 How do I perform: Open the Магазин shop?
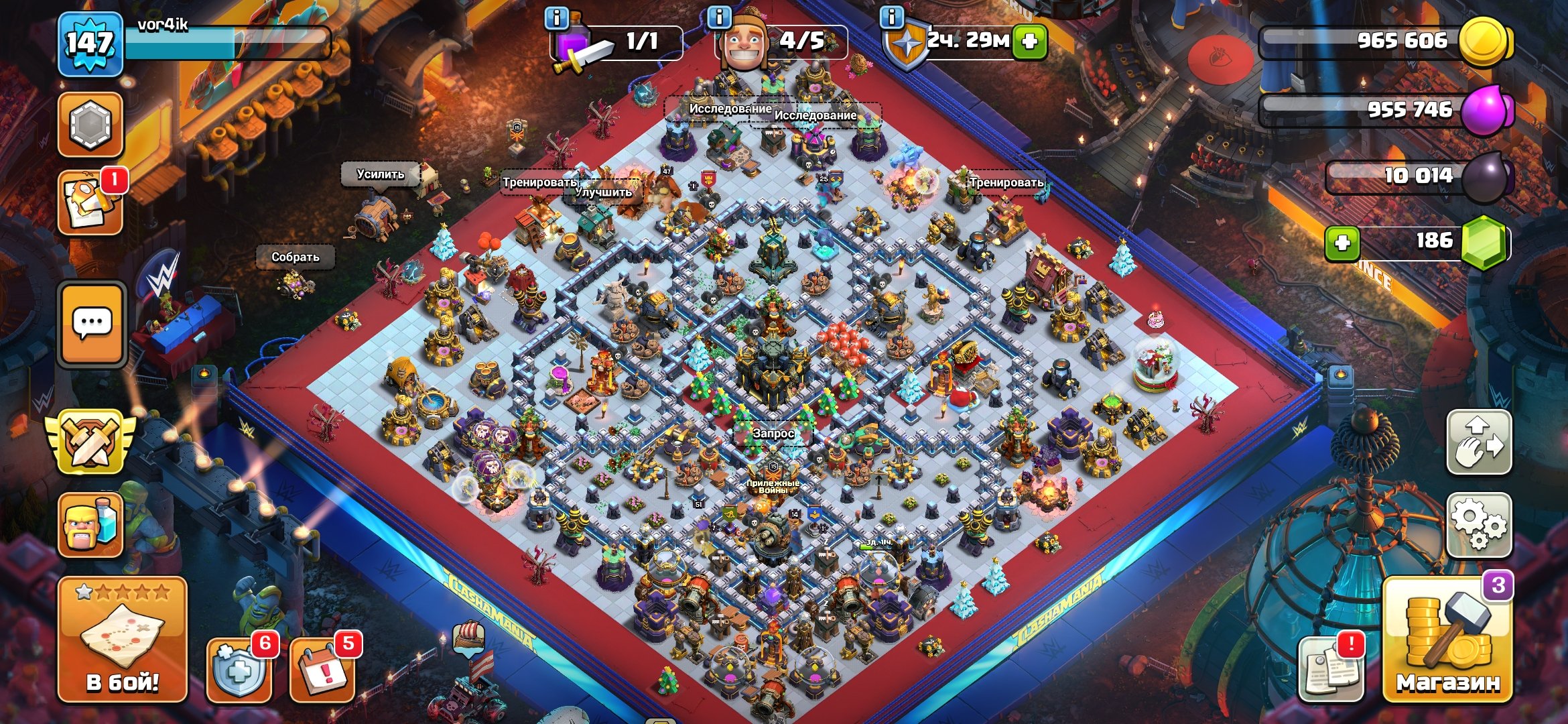(1447, 642)
